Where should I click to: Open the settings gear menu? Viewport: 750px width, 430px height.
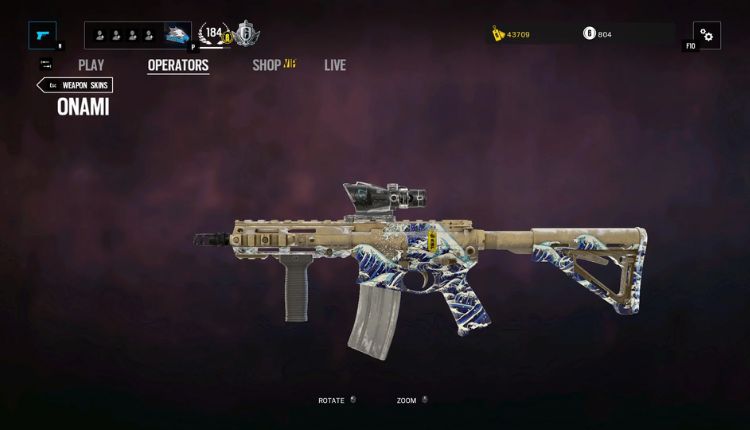pyautogui.click(x=706, y=35)
